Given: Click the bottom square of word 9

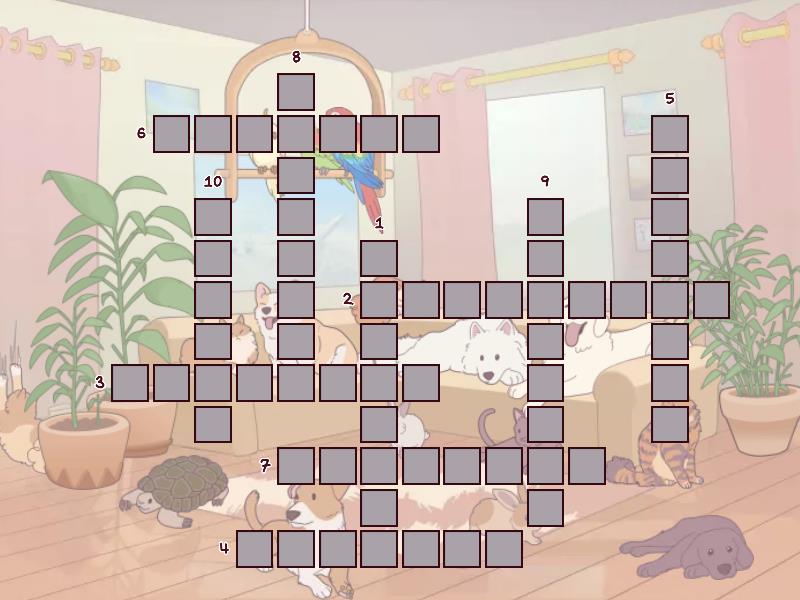Looking at the screenshot, I should [545, 507].
